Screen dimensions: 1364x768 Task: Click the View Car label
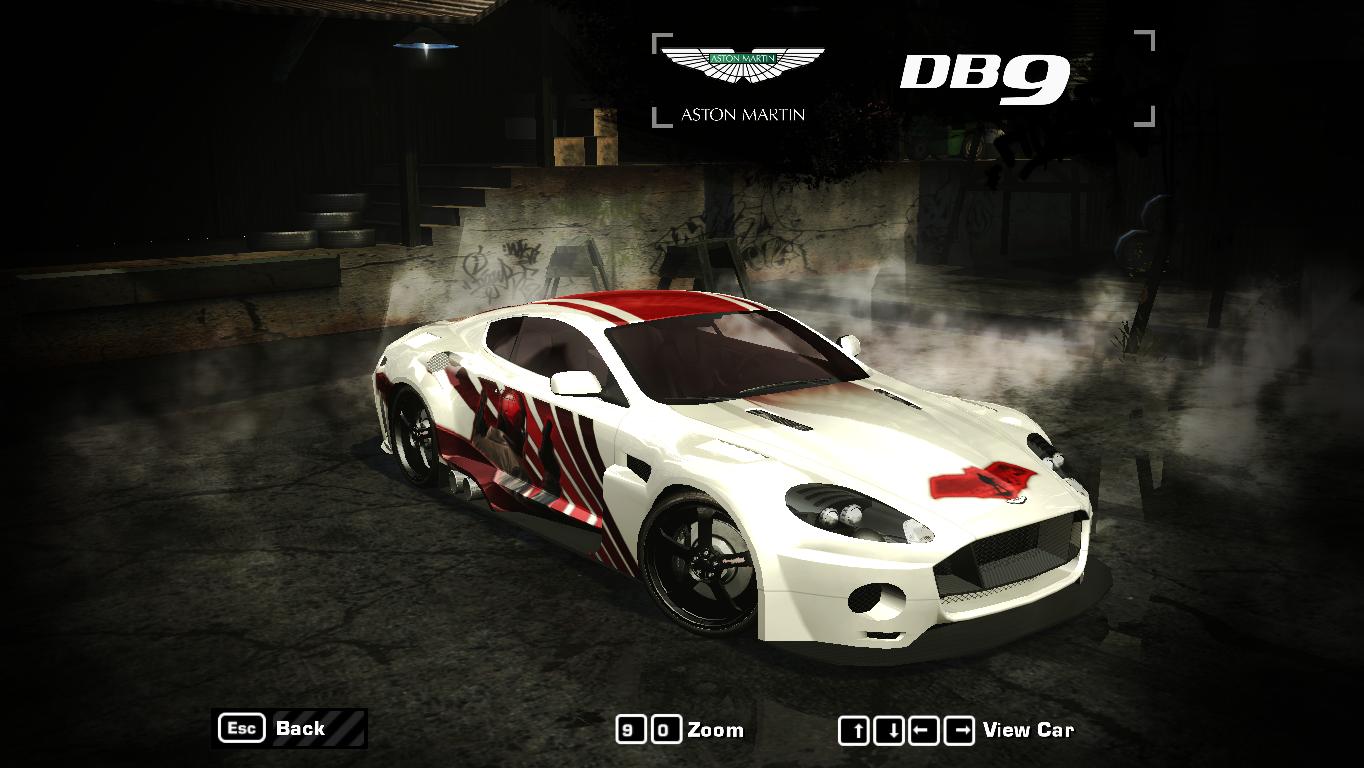tap(1026, 728)
